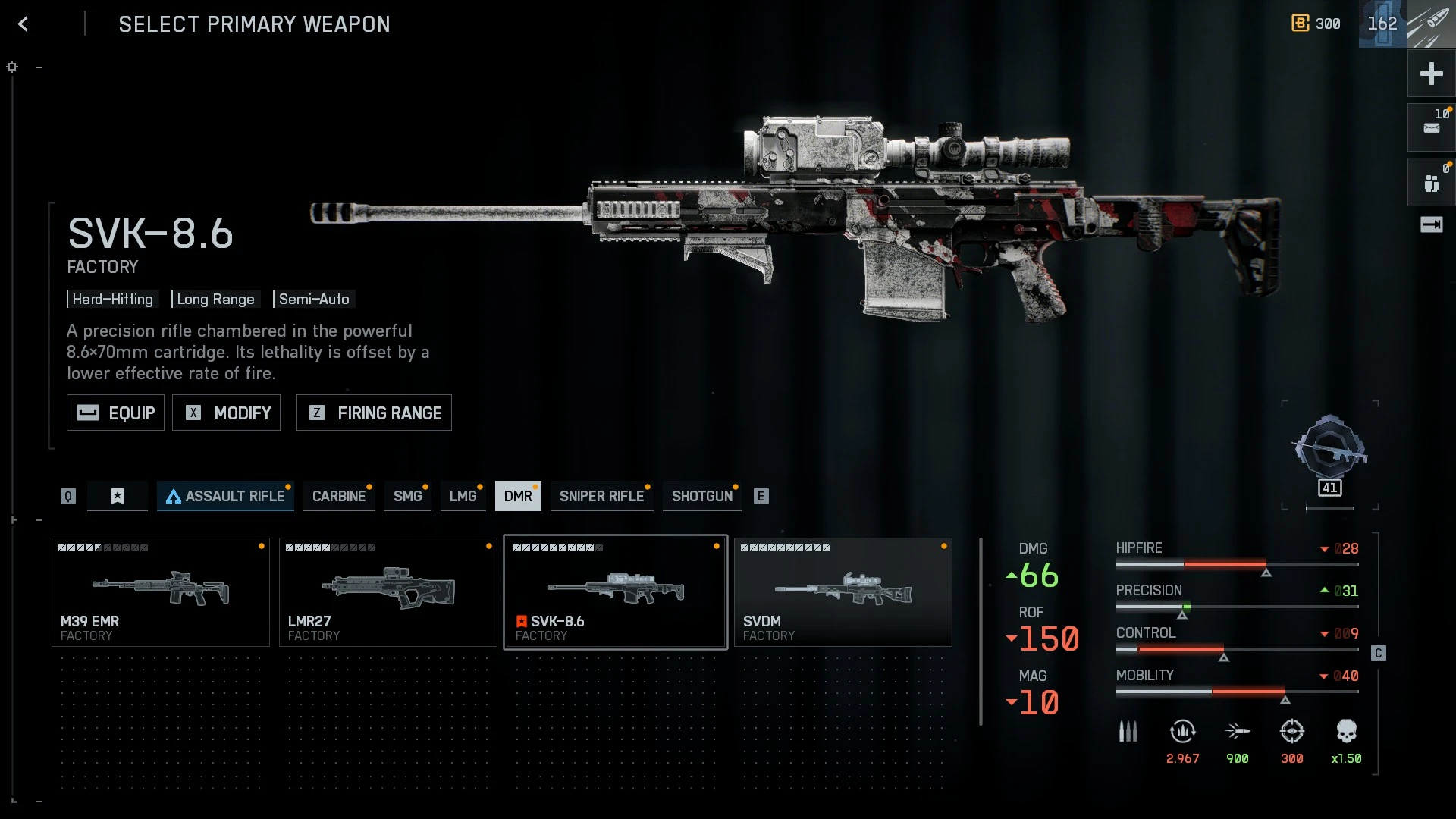This screenshot has width=1456, height=819.
Task: Pick the SVK-8.6 weapon tile
Action: pos(615,592)
